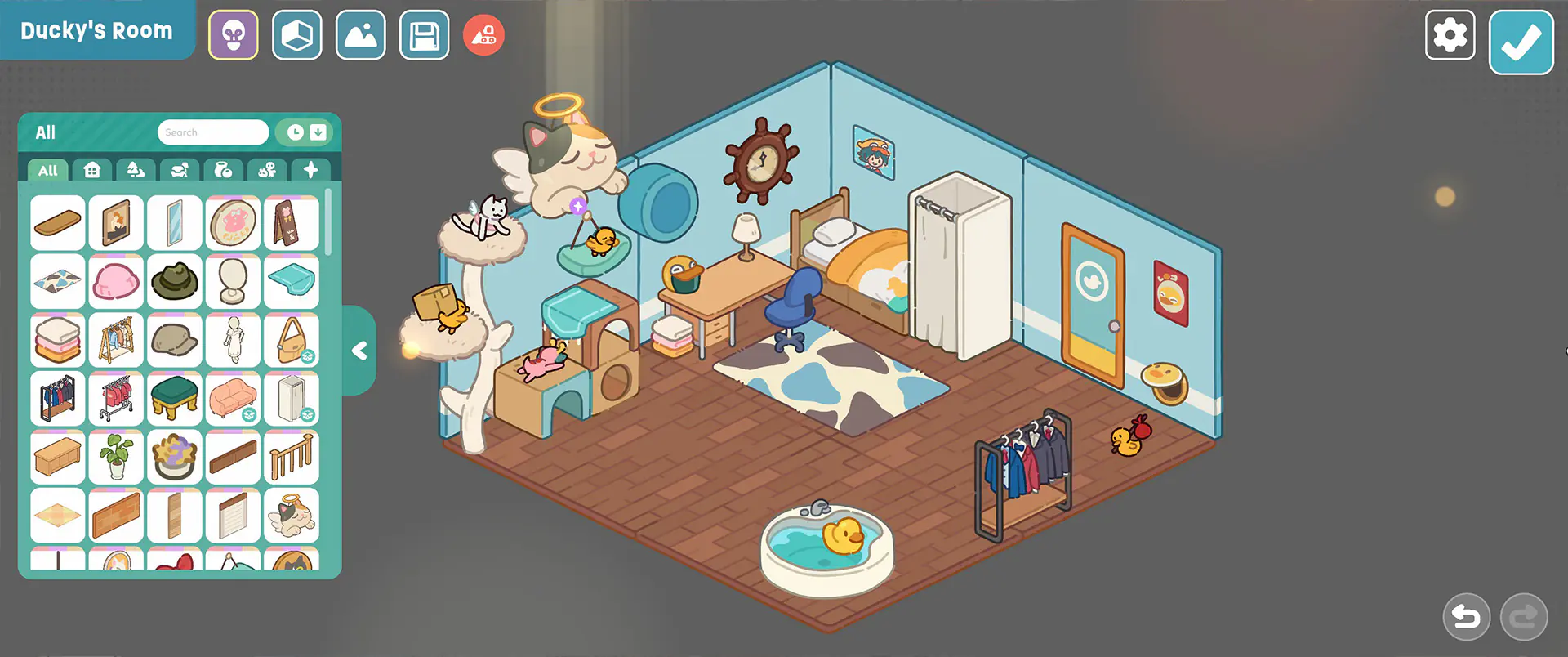The width and height of the screenshot is (1568, 657).
Task: Select the wooden railing fence item
Action: click(x=292, y=458)
